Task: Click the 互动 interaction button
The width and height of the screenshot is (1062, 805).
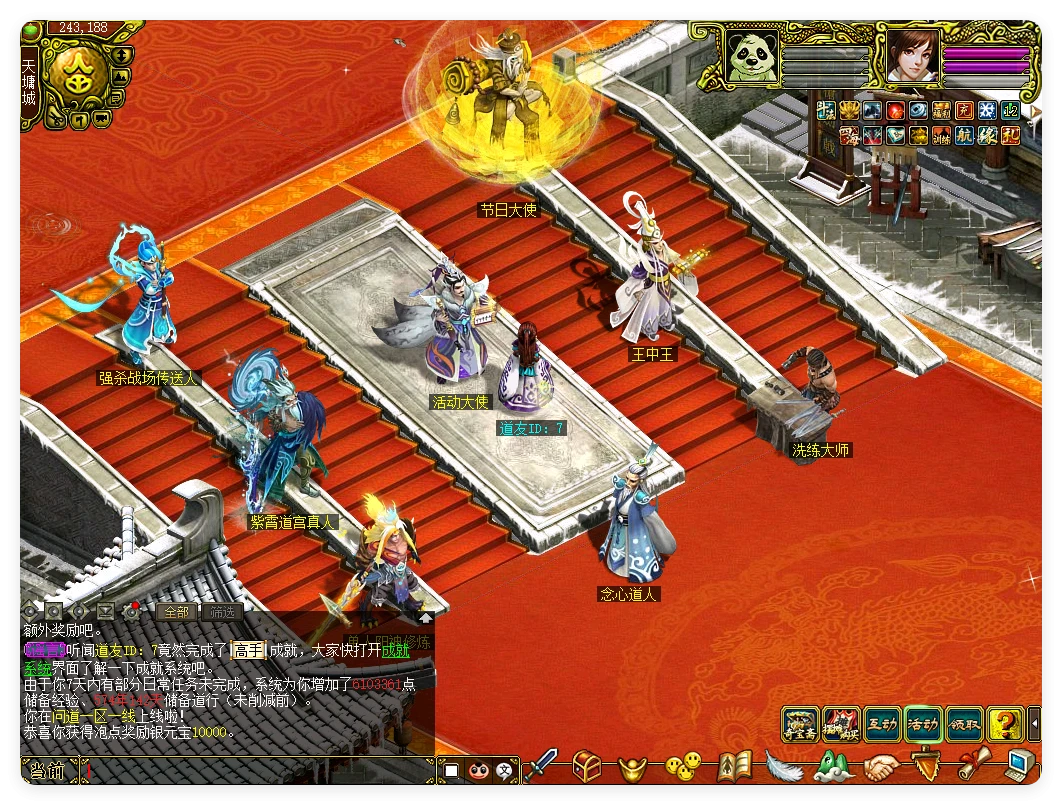Action: pos(881,724)
